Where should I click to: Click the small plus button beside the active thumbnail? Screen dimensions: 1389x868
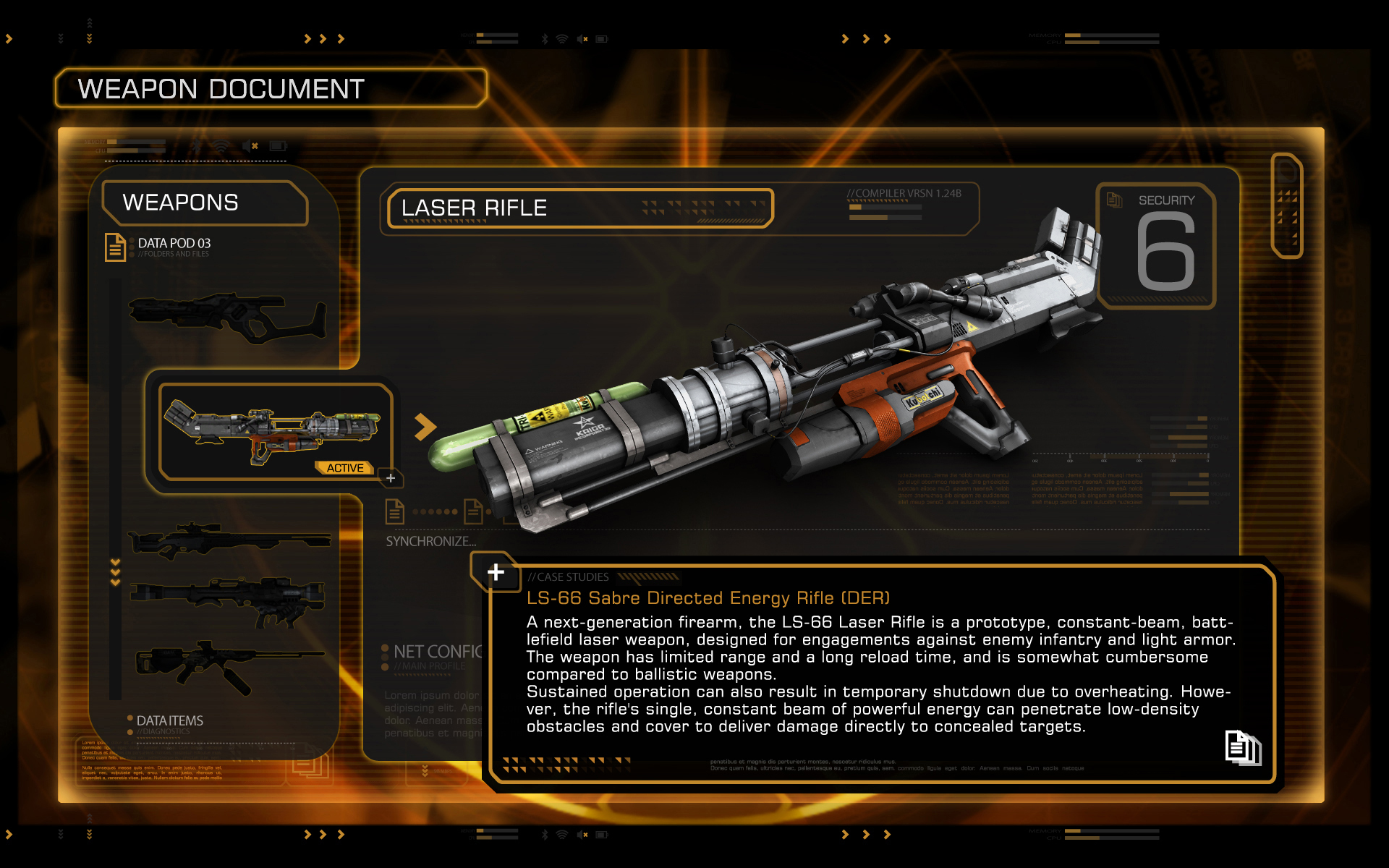(x=391, y=478)
